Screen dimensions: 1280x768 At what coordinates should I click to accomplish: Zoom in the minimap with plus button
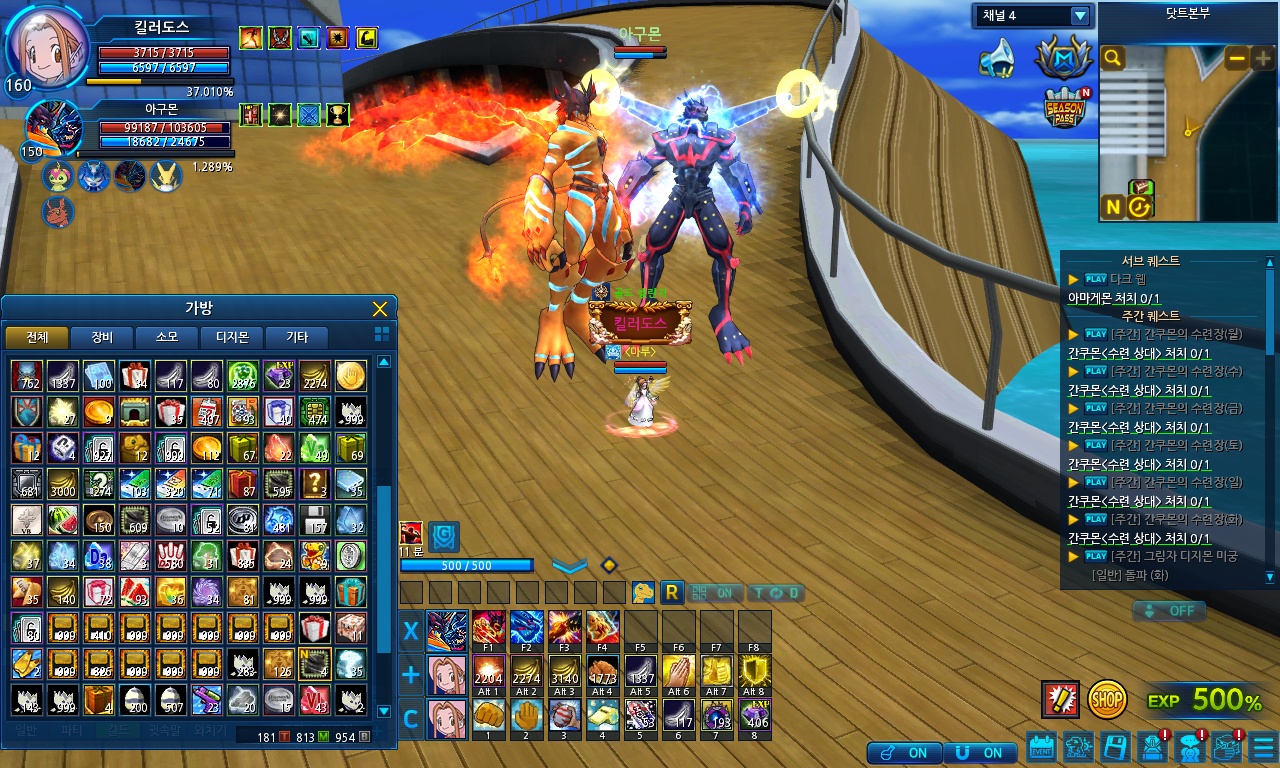(1262, 59)
